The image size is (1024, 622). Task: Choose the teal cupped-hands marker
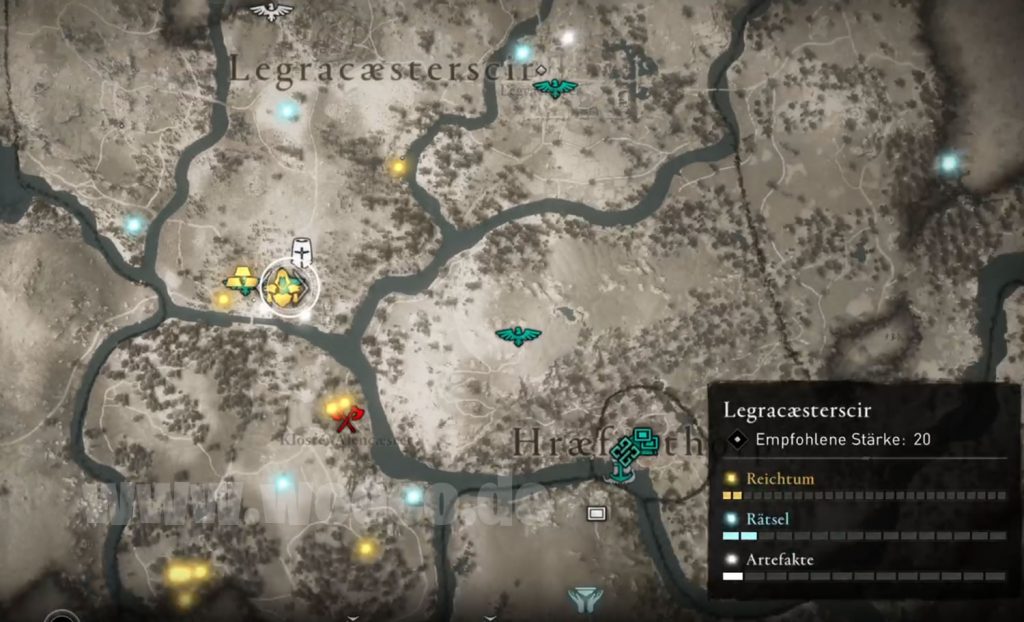pyautogui.click(x=586, y=598)
